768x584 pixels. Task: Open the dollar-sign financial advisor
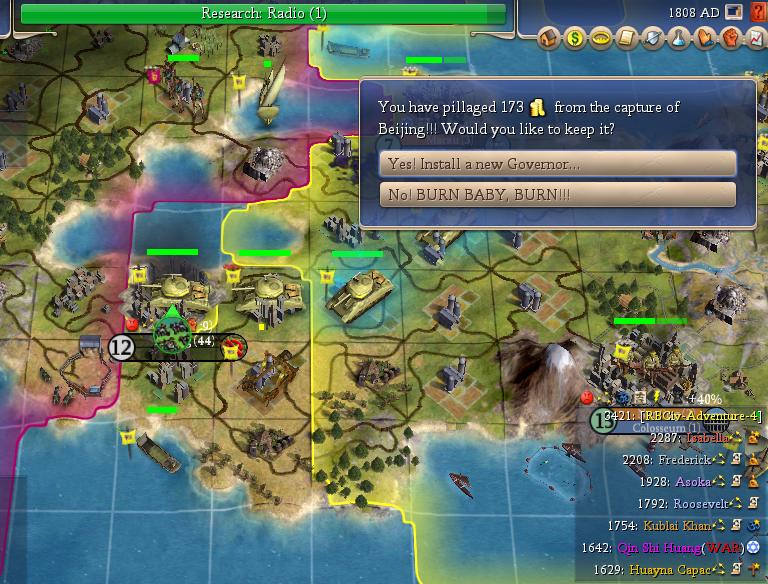tap(574, 39)
